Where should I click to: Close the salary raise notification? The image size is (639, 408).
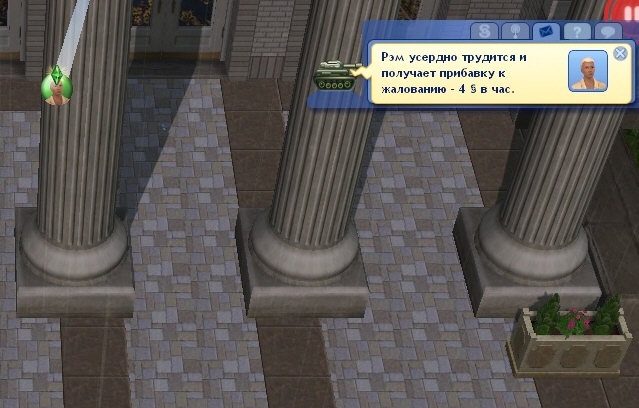pos(620,53)
